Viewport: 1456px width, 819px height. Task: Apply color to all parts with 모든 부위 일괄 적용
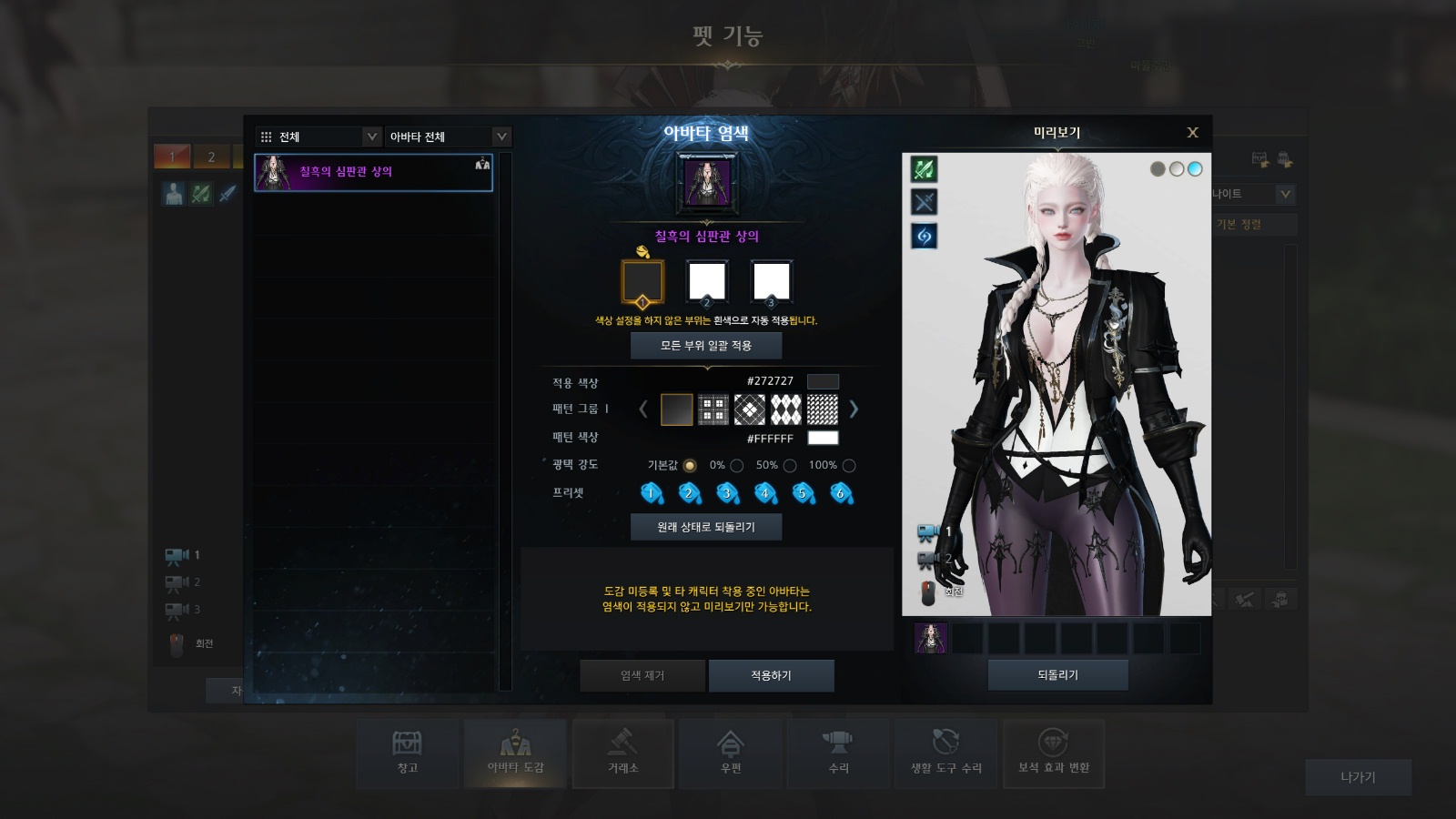pos(706,346)
